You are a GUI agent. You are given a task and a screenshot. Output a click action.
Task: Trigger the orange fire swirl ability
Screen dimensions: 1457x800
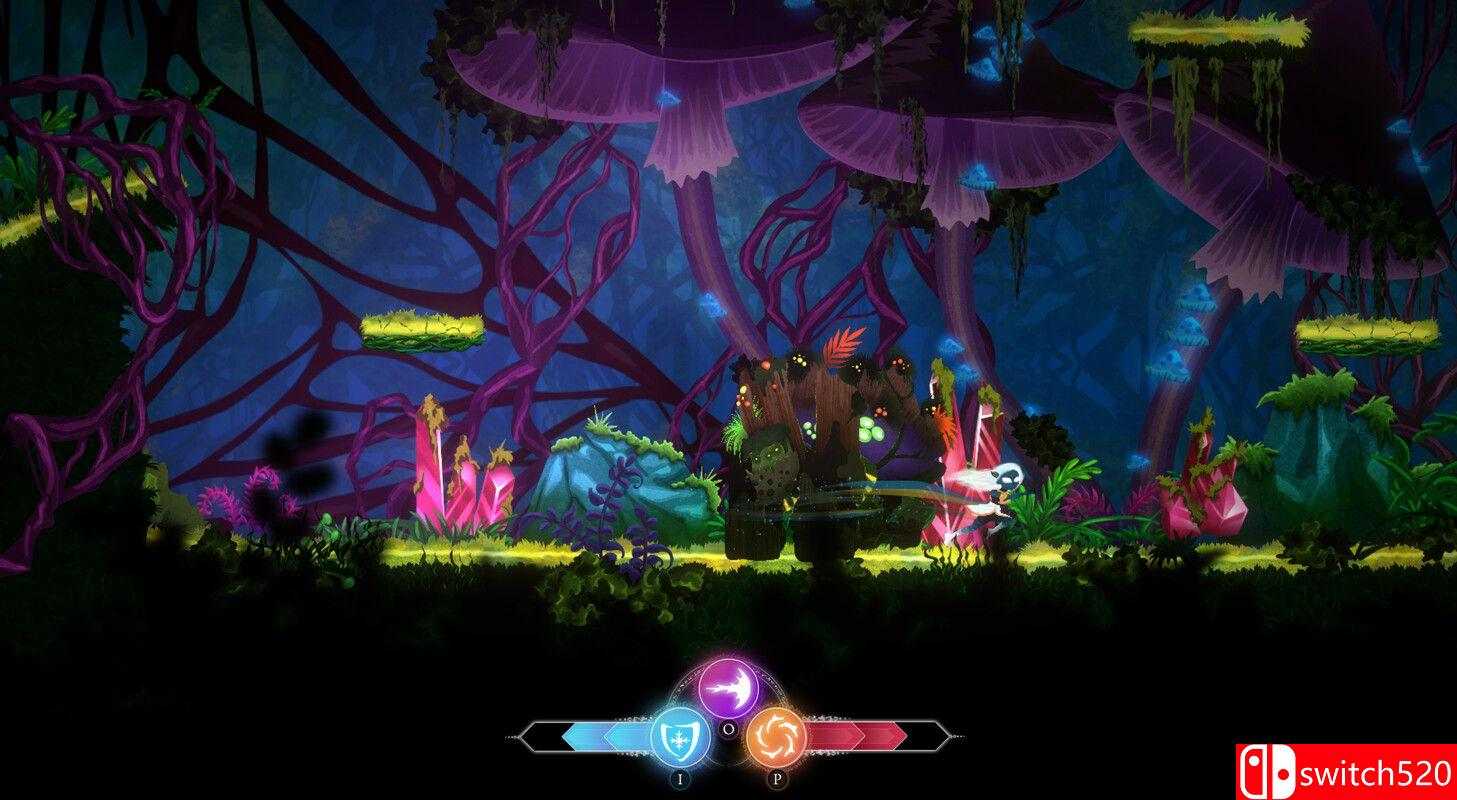(x=776, y=737)
